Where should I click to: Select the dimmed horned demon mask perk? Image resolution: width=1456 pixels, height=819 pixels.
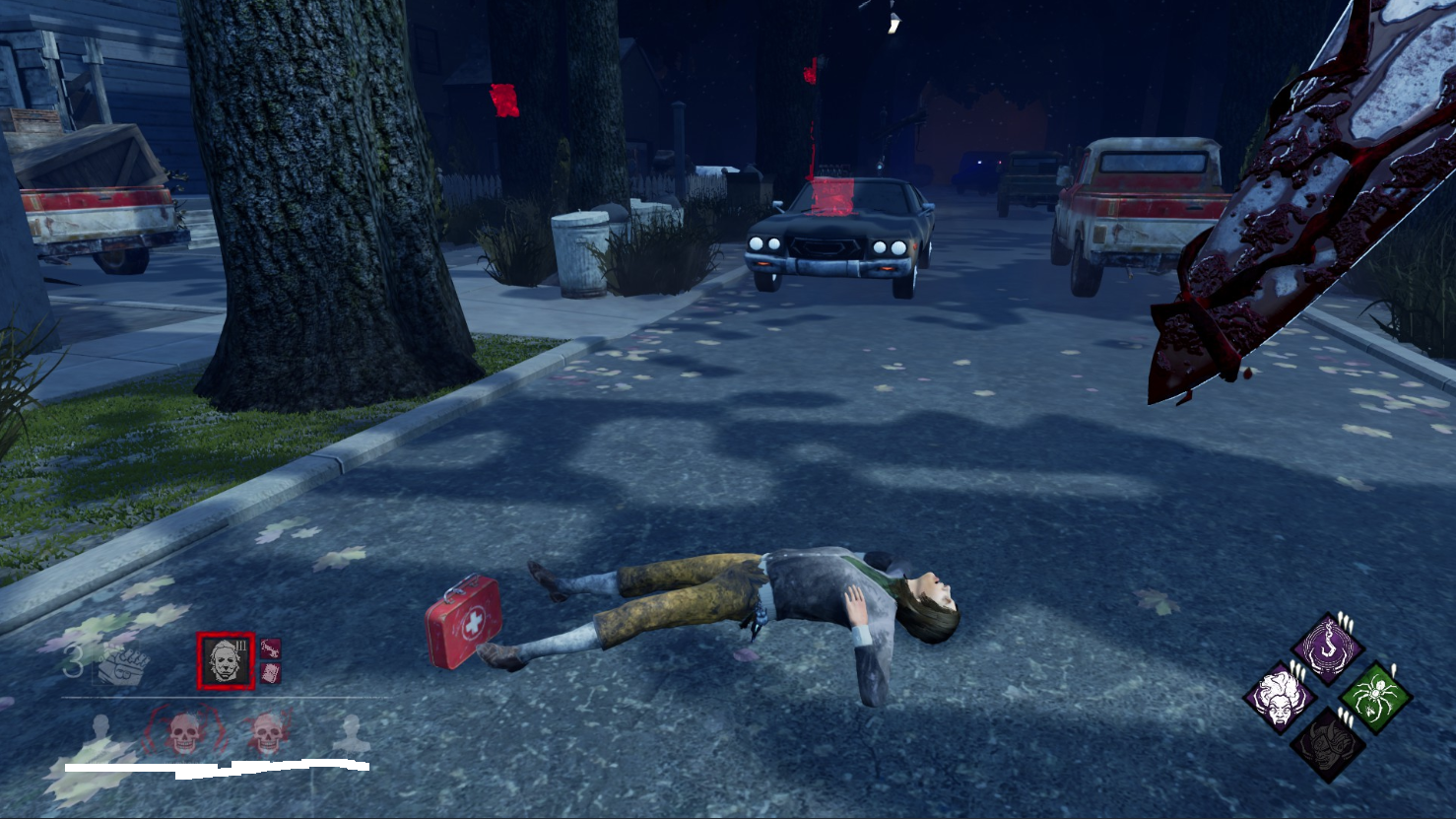[1327, 744]
